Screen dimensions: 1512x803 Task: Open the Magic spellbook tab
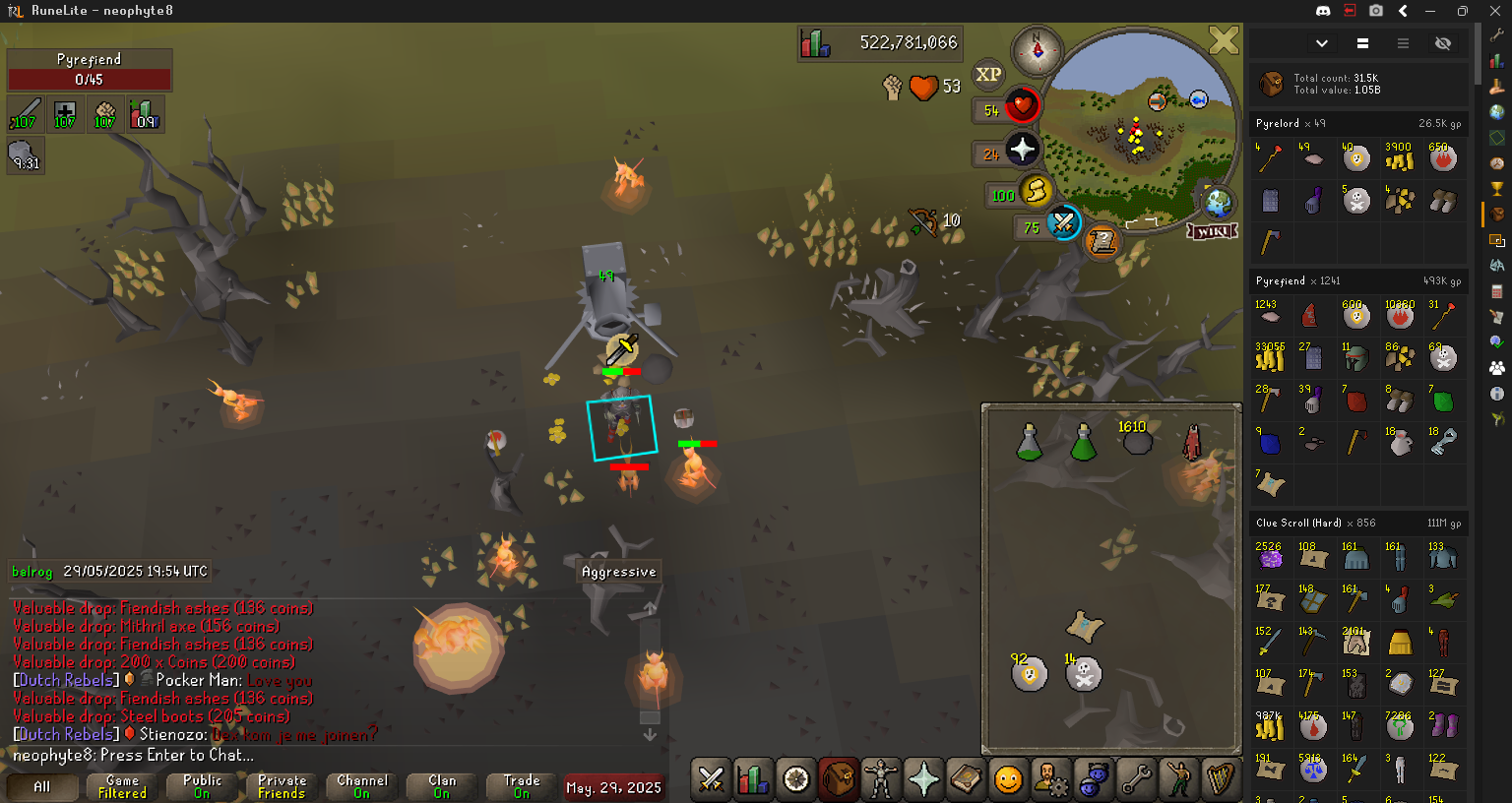(x=966, y=780)
